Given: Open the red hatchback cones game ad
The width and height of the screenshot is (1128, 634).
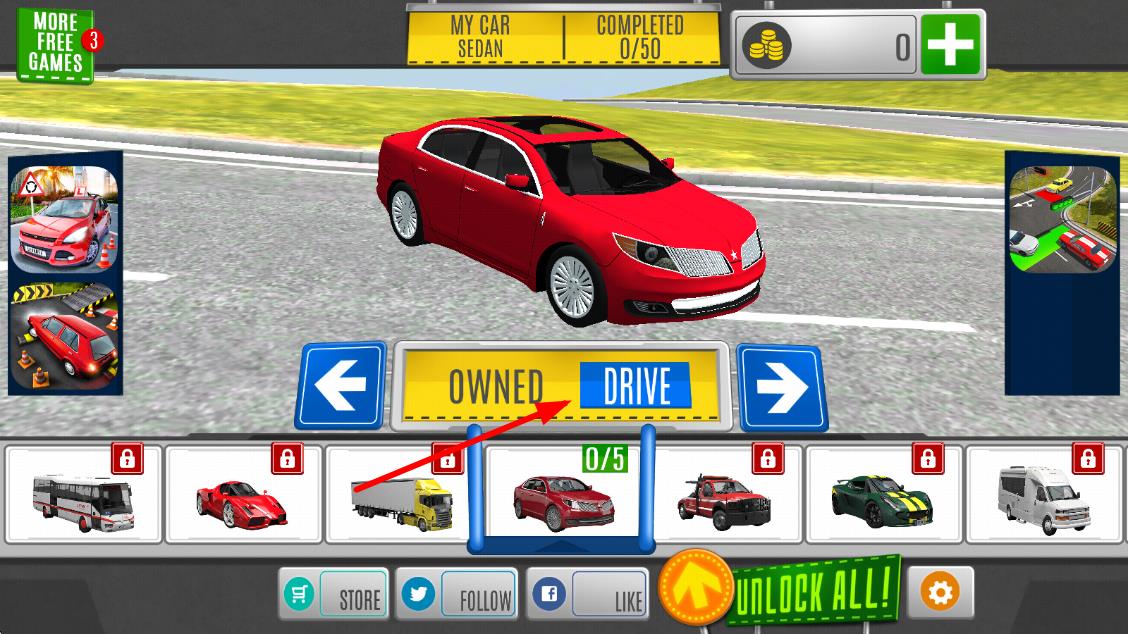Looking at the screenshot, I should (x=64, y=334).
